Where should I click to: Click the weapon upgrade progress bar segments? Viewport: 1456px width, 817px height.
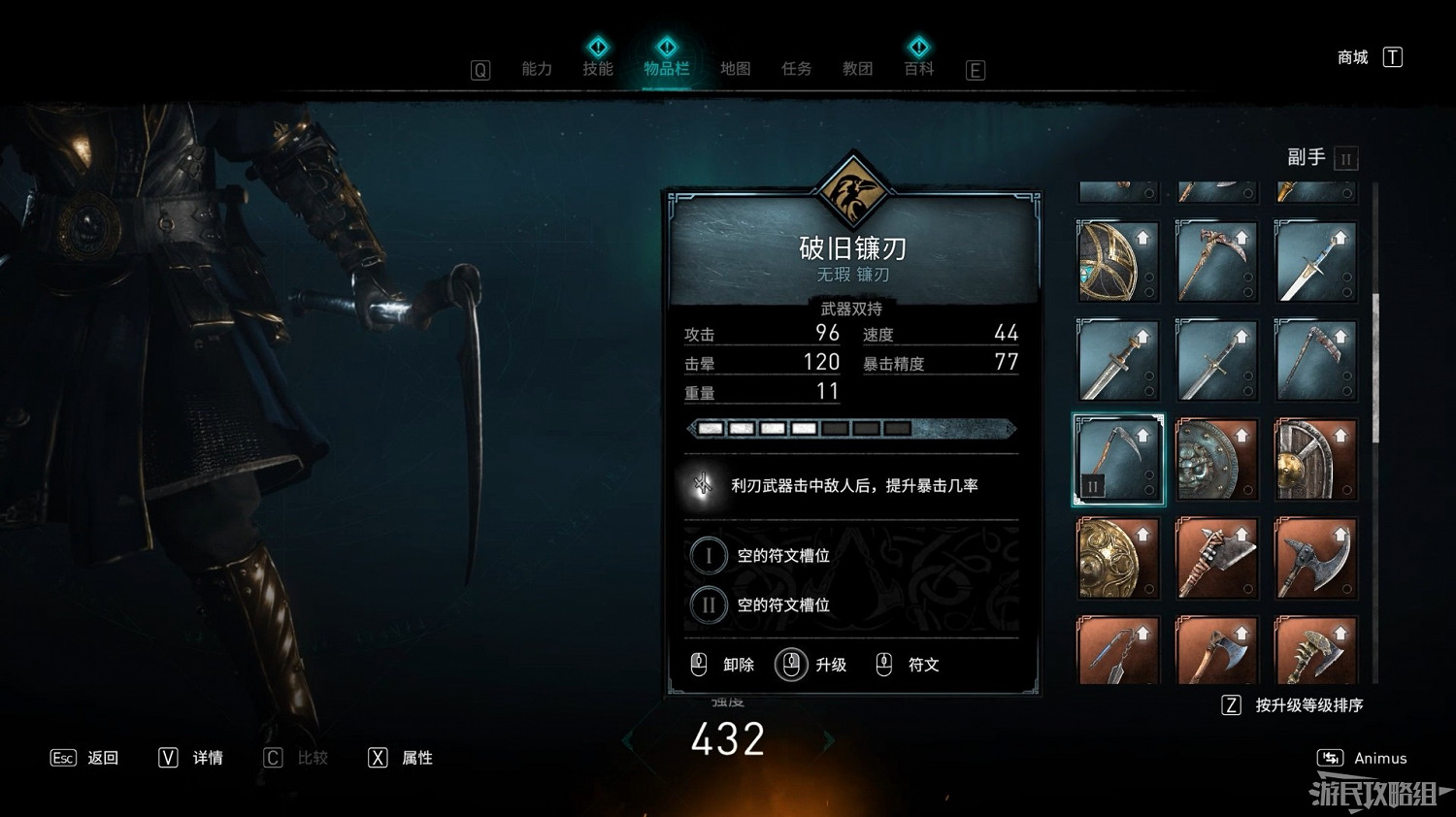801,428
